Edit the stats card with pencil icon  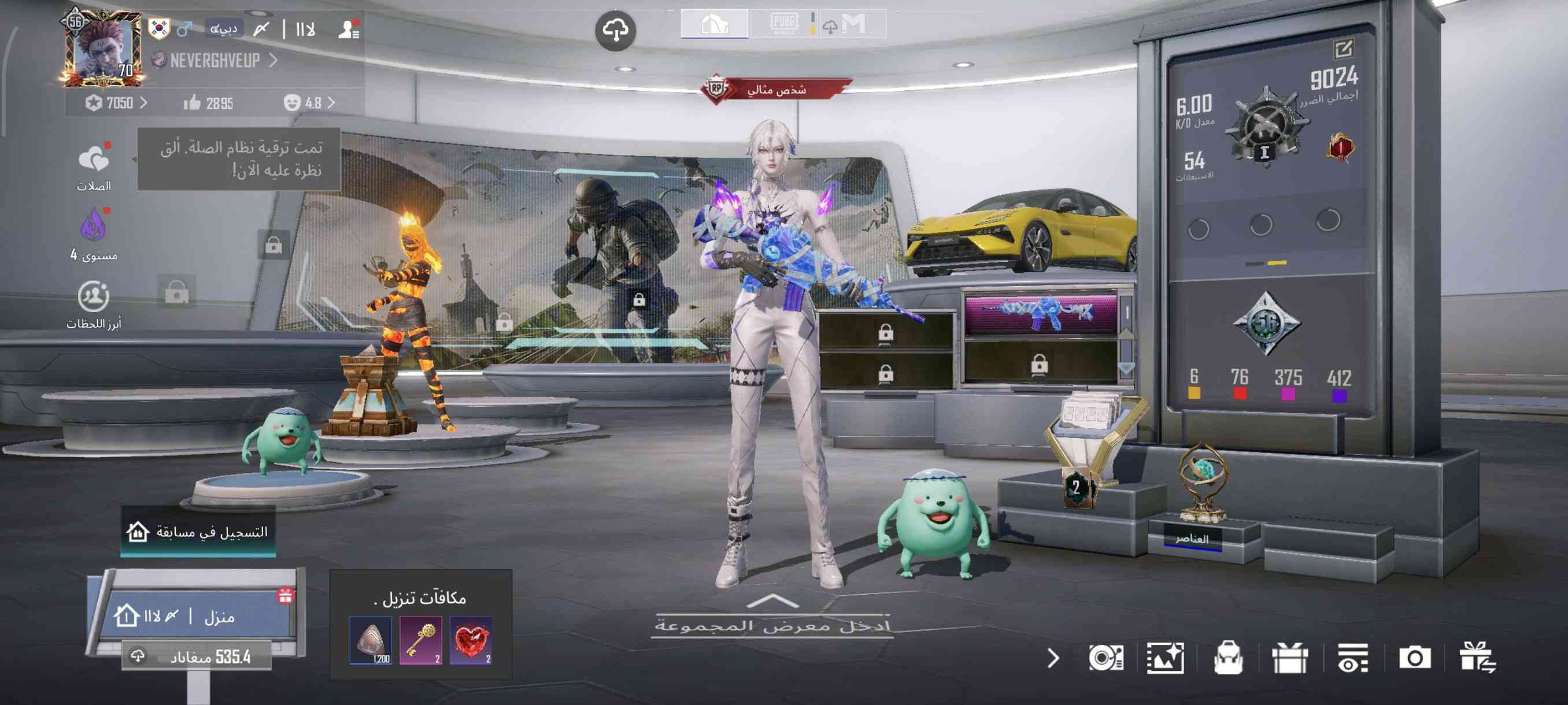click(x=1343, y=49)
